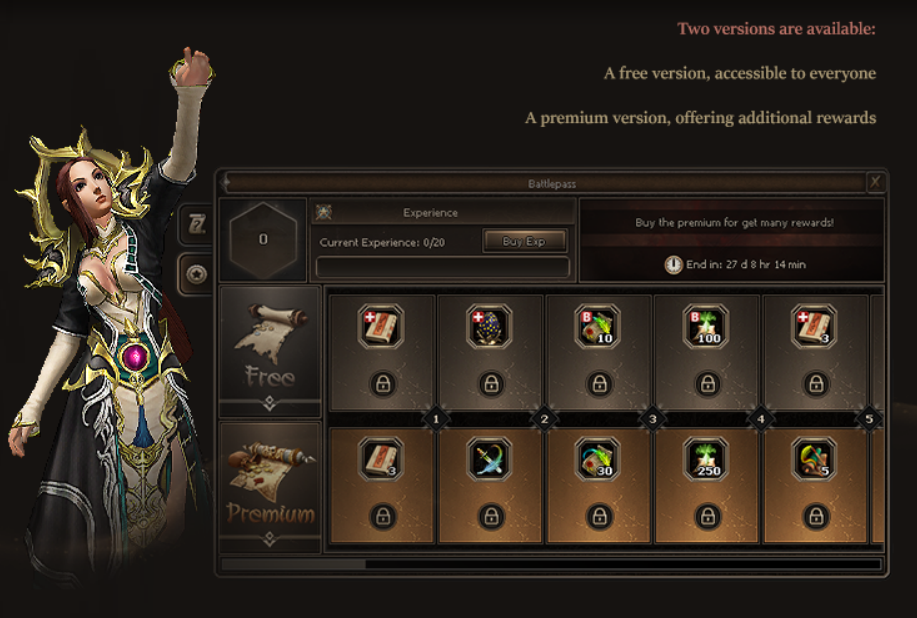Click the horizontal scrollbar under the rewards
The height and width of the screenshot is (618, 917).
point(550,564)
